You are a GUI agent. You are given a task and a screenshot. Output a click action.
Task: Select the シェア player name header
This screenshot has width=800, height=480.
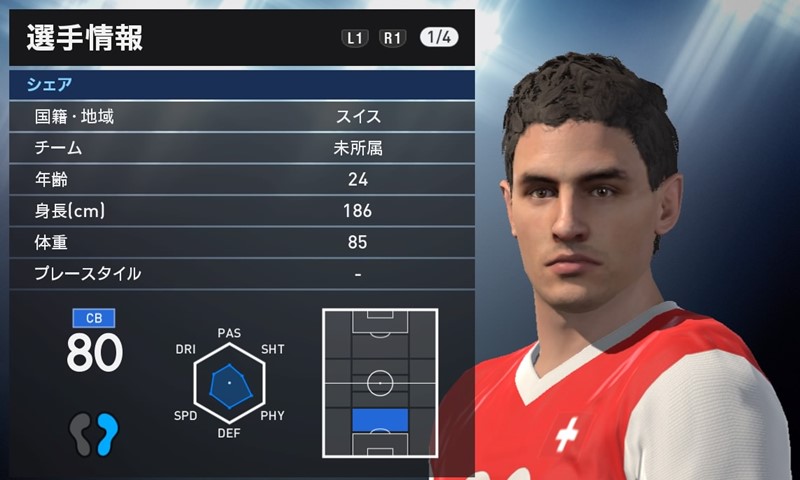240,85
